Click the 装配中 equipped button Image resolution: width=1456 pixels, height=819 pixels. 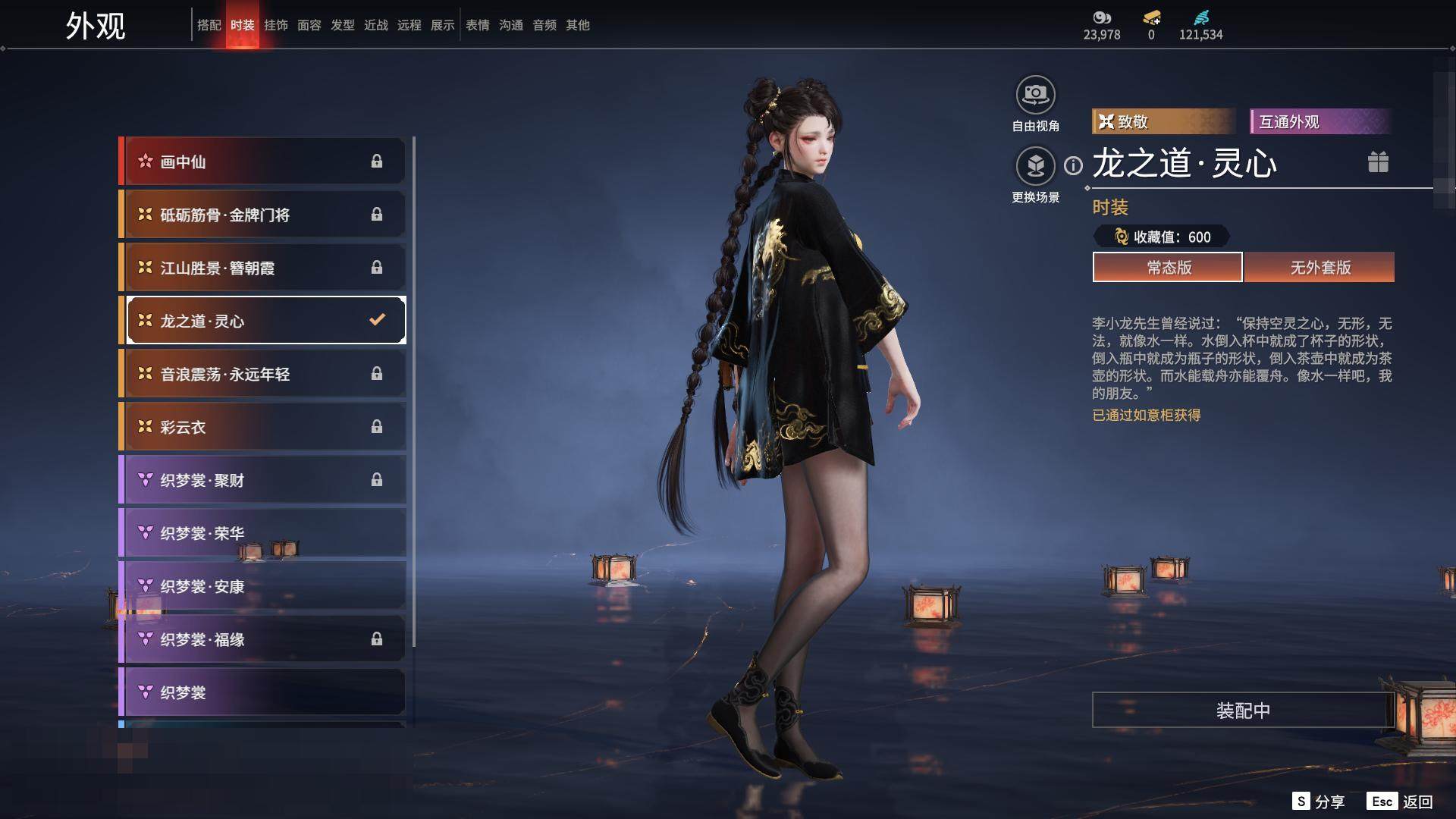click(1243, 710)
